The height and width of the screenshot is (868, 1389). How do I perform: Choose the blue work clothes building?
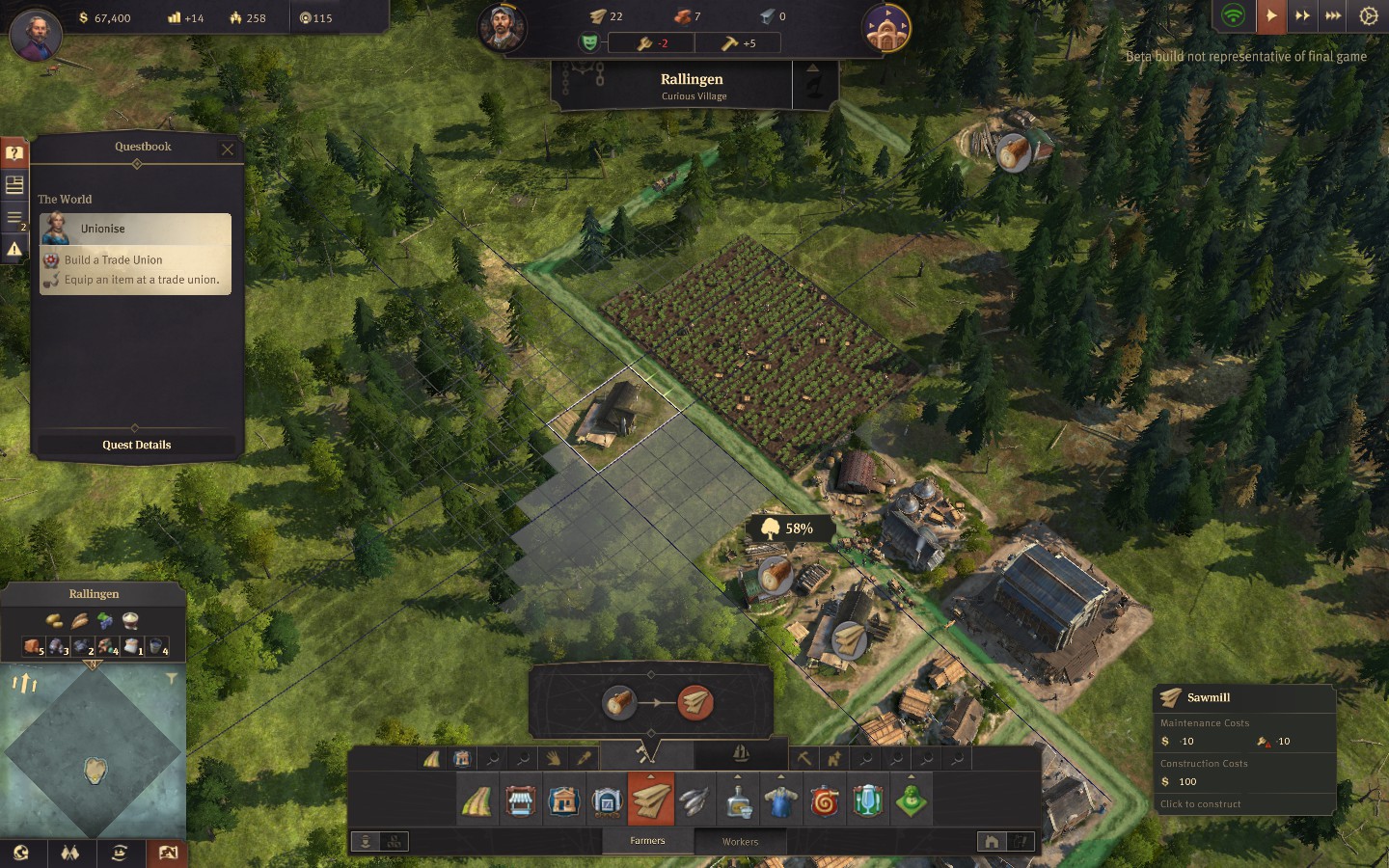tap(781, 801)
